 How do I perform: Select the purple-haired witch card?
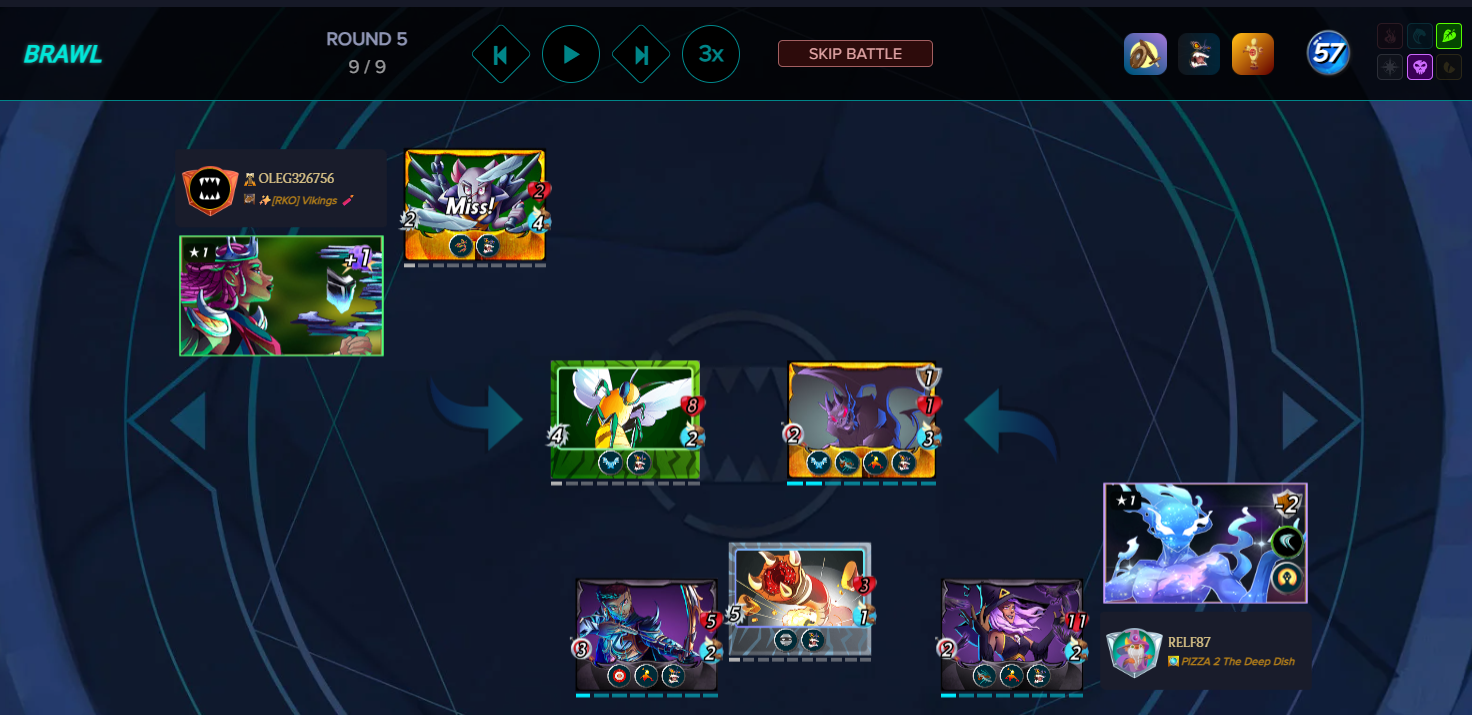point(1011,634)
